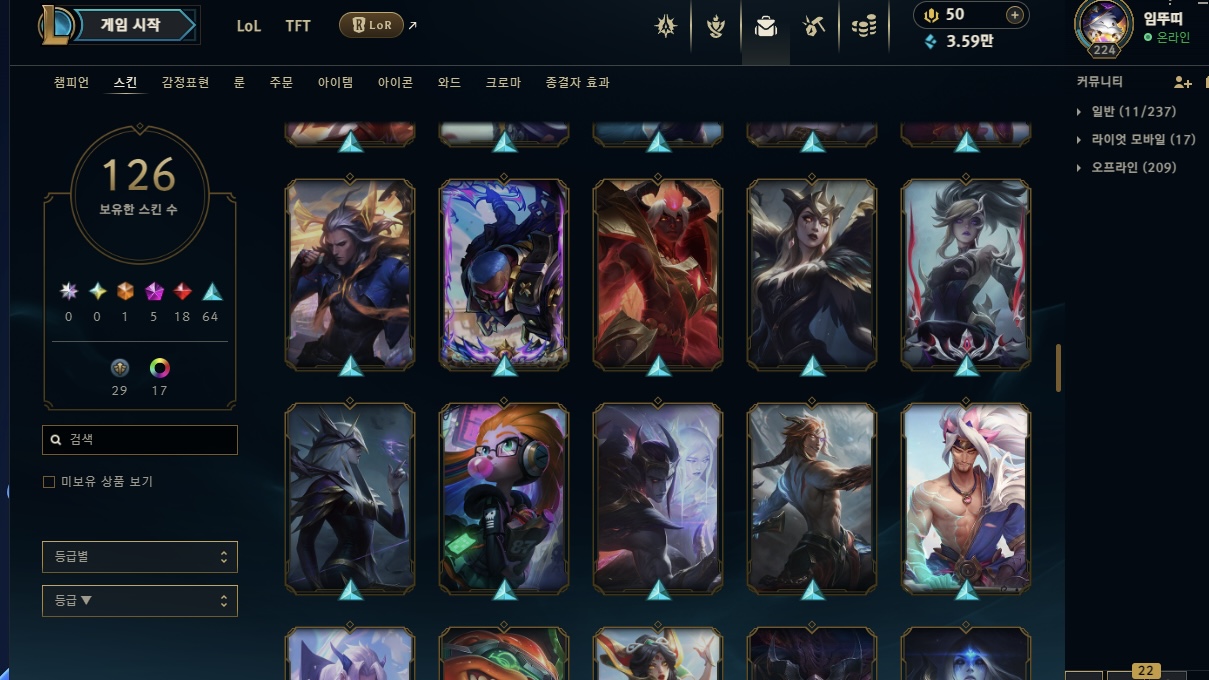The height and width of the screenshot is (680, 1209).
Task: Switch to the 감정표현 tab
Action: [x=185, y=83]
